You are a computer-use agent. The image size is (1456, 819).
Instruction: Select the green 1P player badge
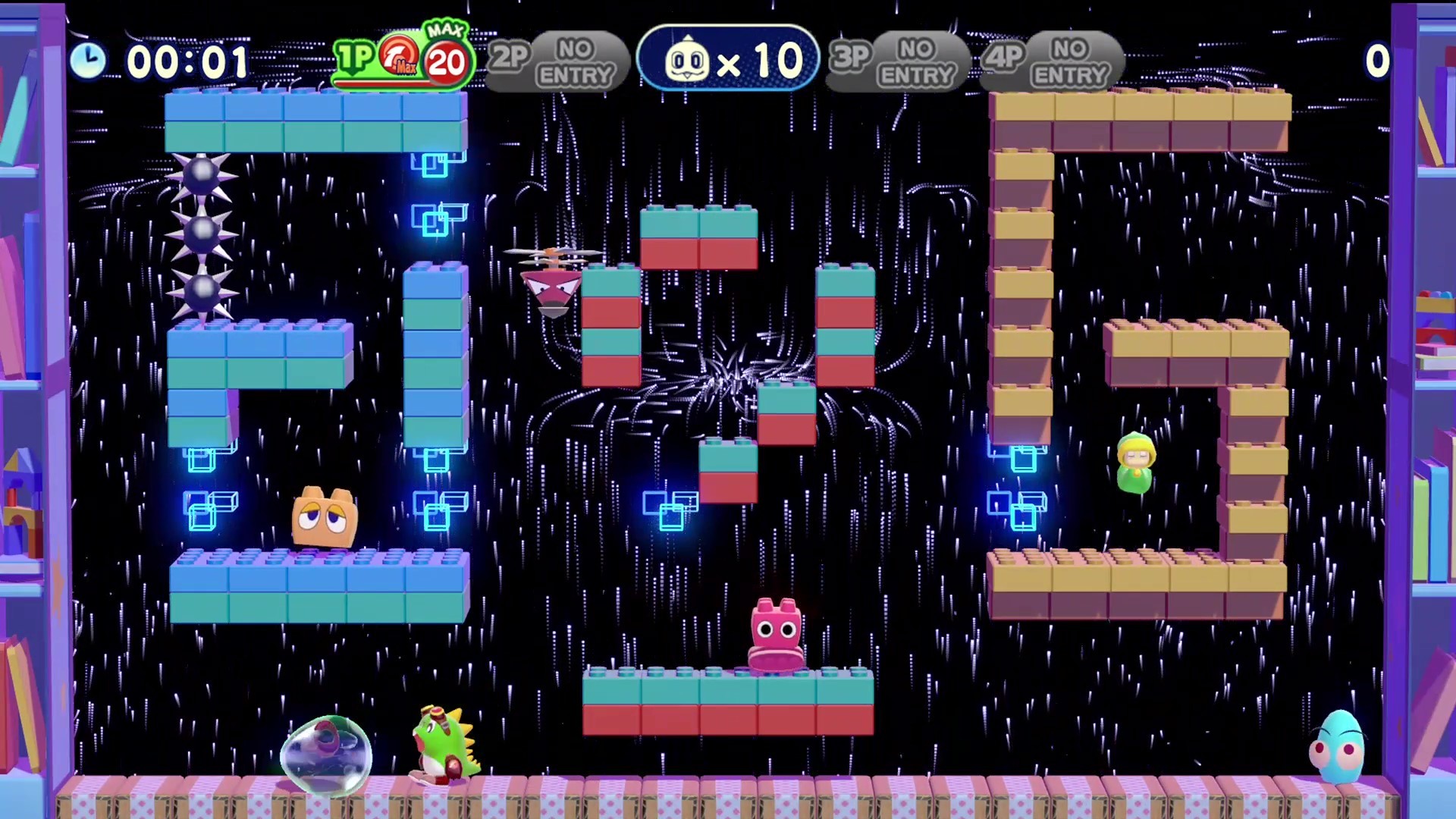[356, 57]
